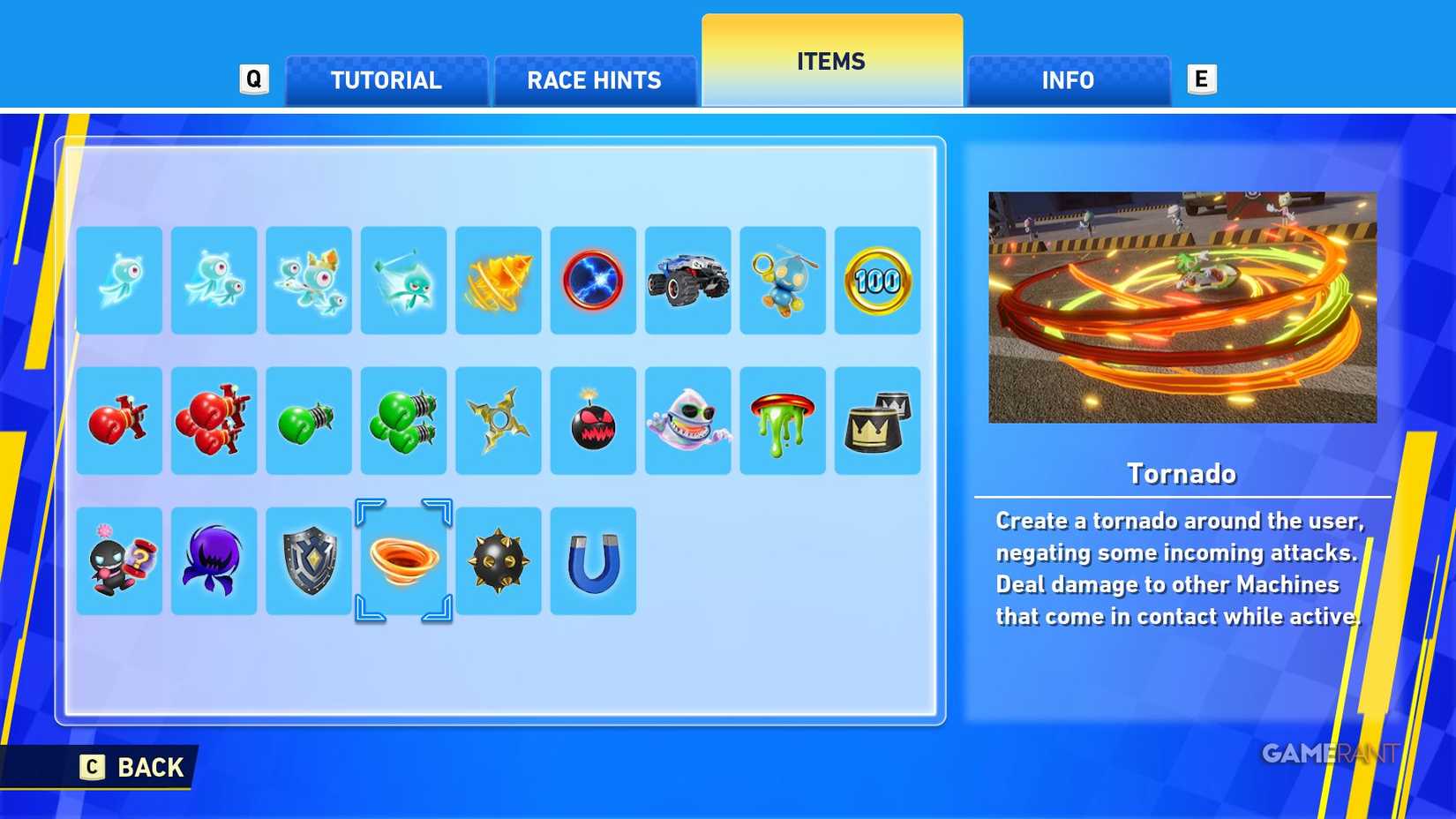Select the Slime item icon
Image resolution: width=1456 pixels, height=819 pixels.
click(783, 420)
